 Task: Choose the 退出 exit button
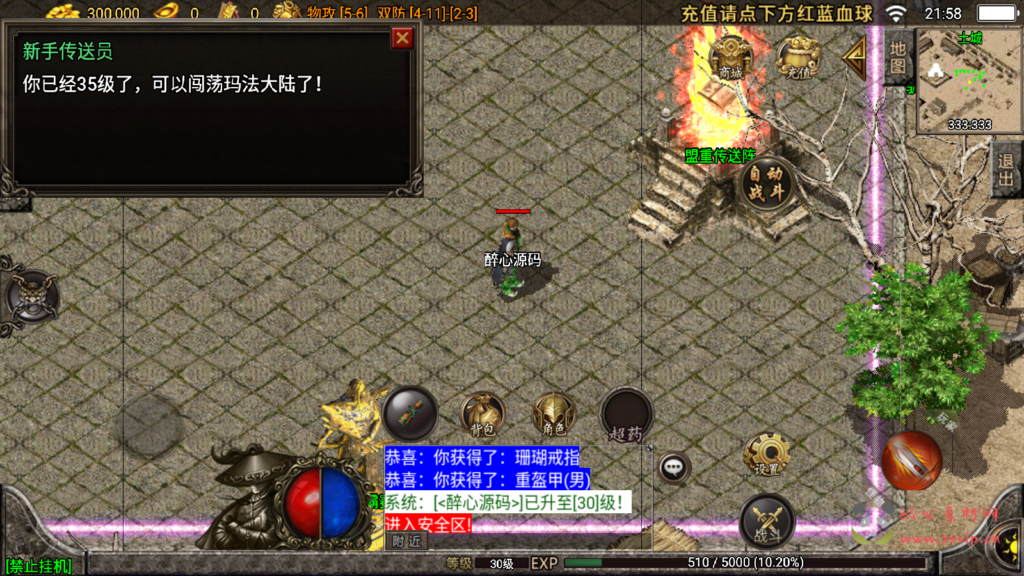tap(1006, 170)
